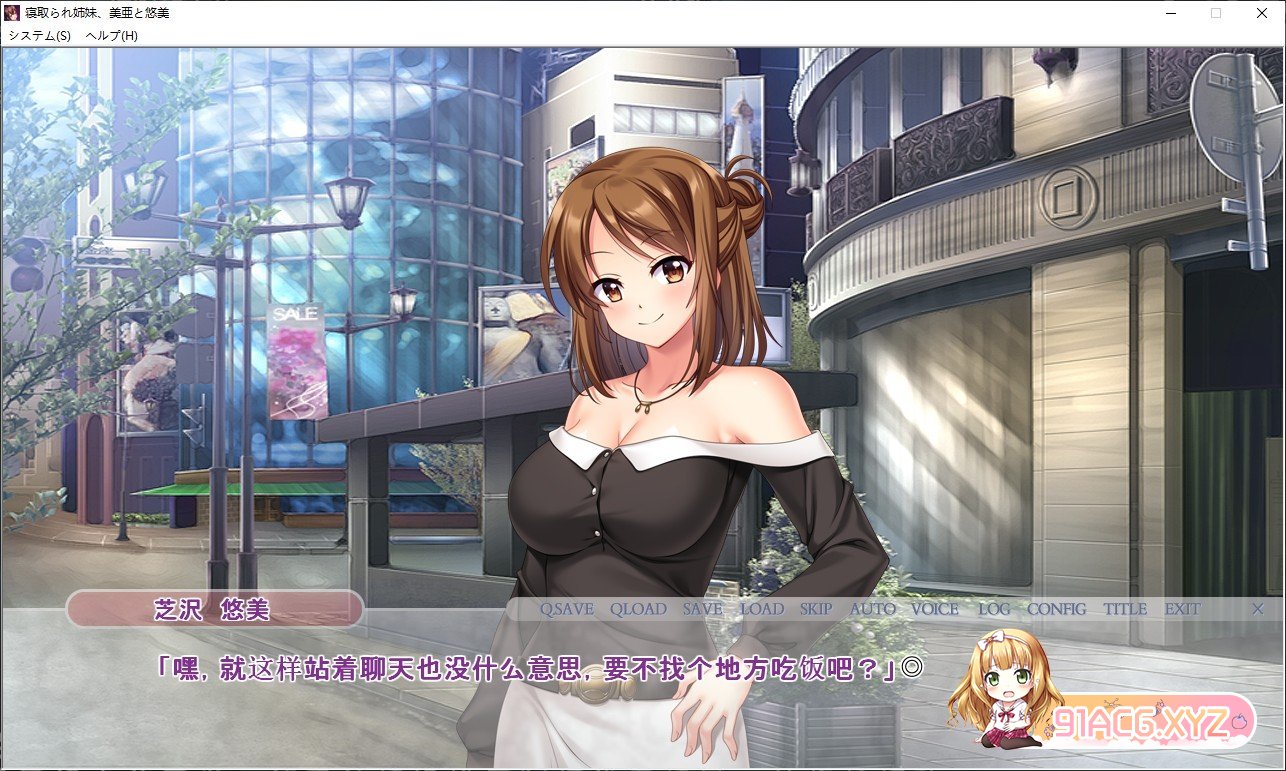
Task: Return to the TITLE screen
Action: (1125, 609)
